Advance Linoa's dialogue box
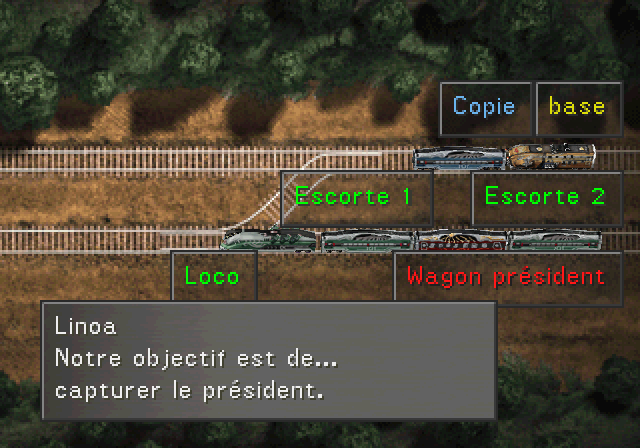 coord(269,359)
